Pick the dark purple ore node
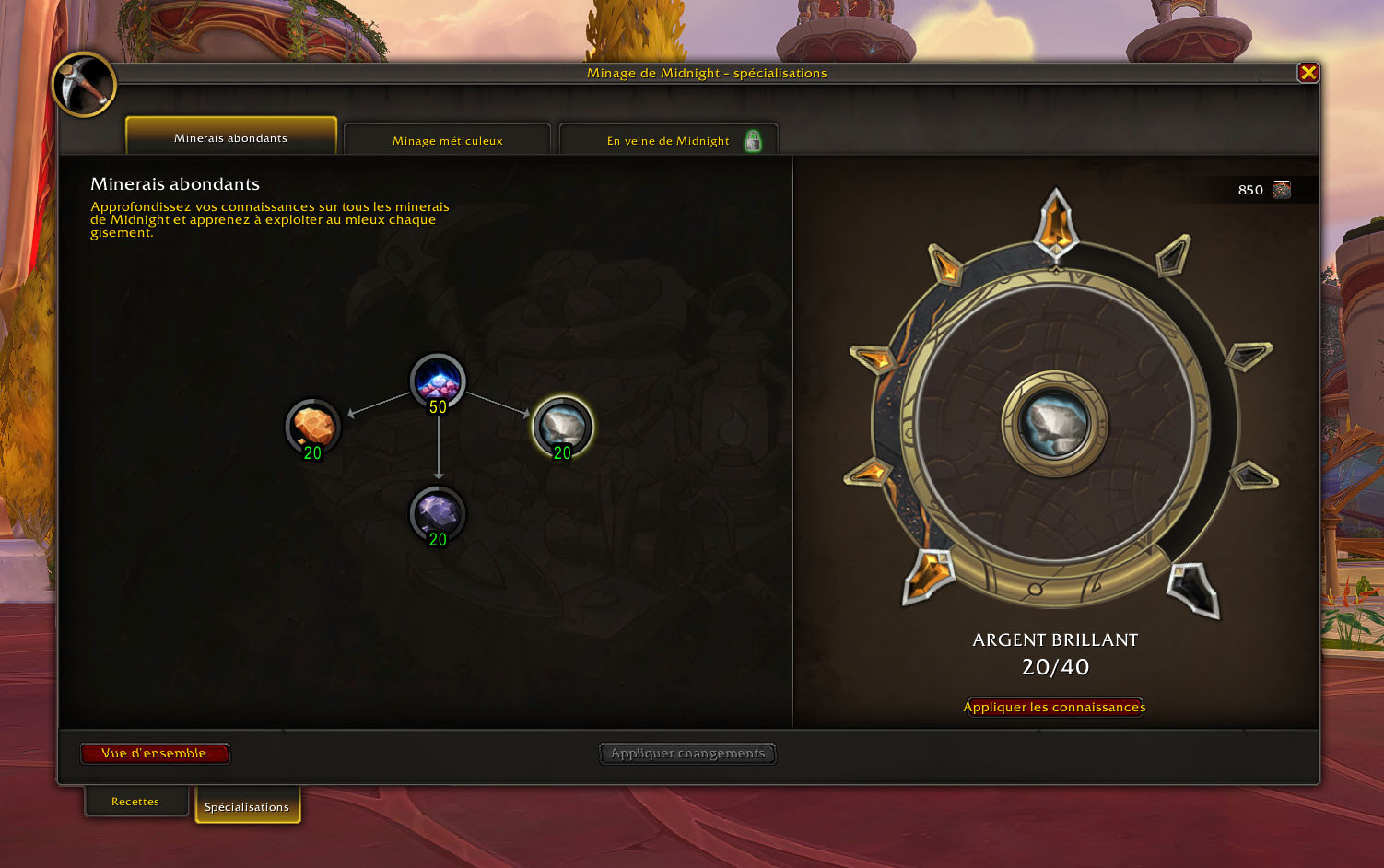1384x868 pixels. point(438,514)
